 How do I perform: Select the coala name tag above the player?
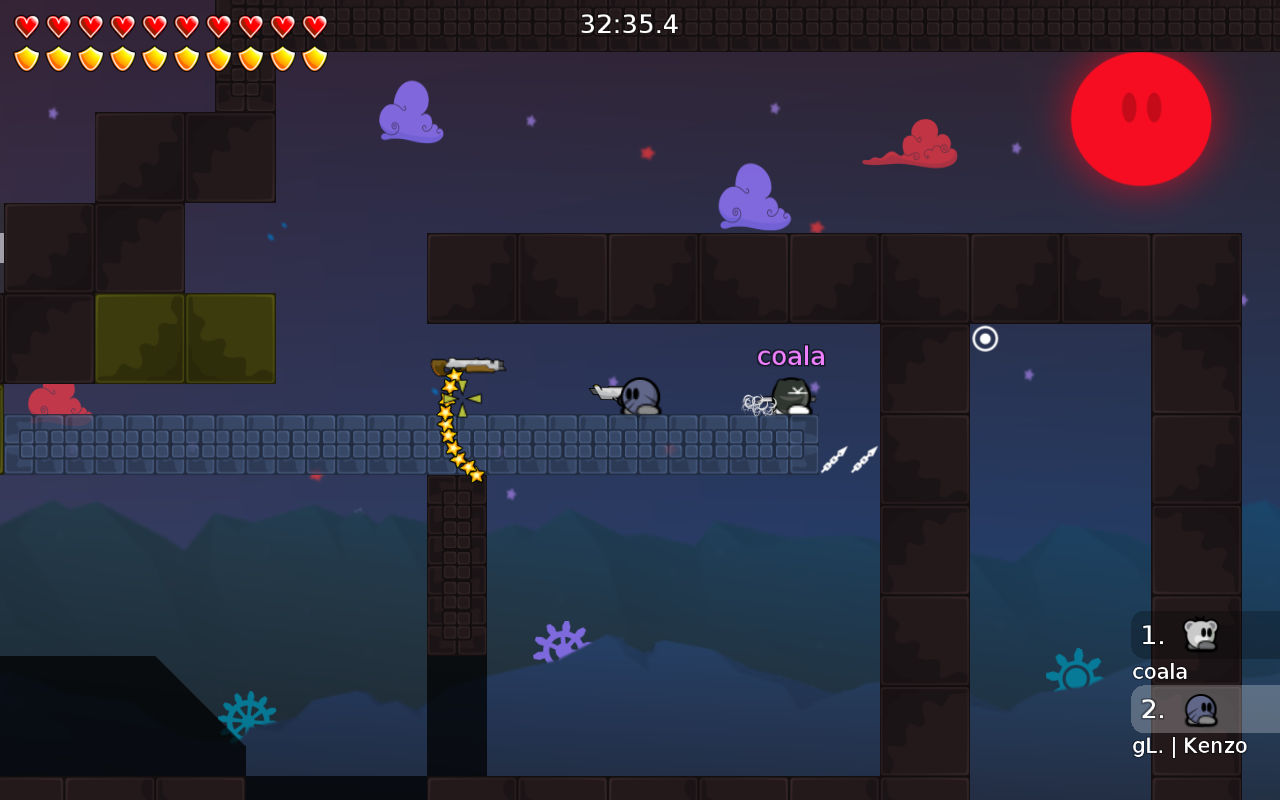[791, 355]
